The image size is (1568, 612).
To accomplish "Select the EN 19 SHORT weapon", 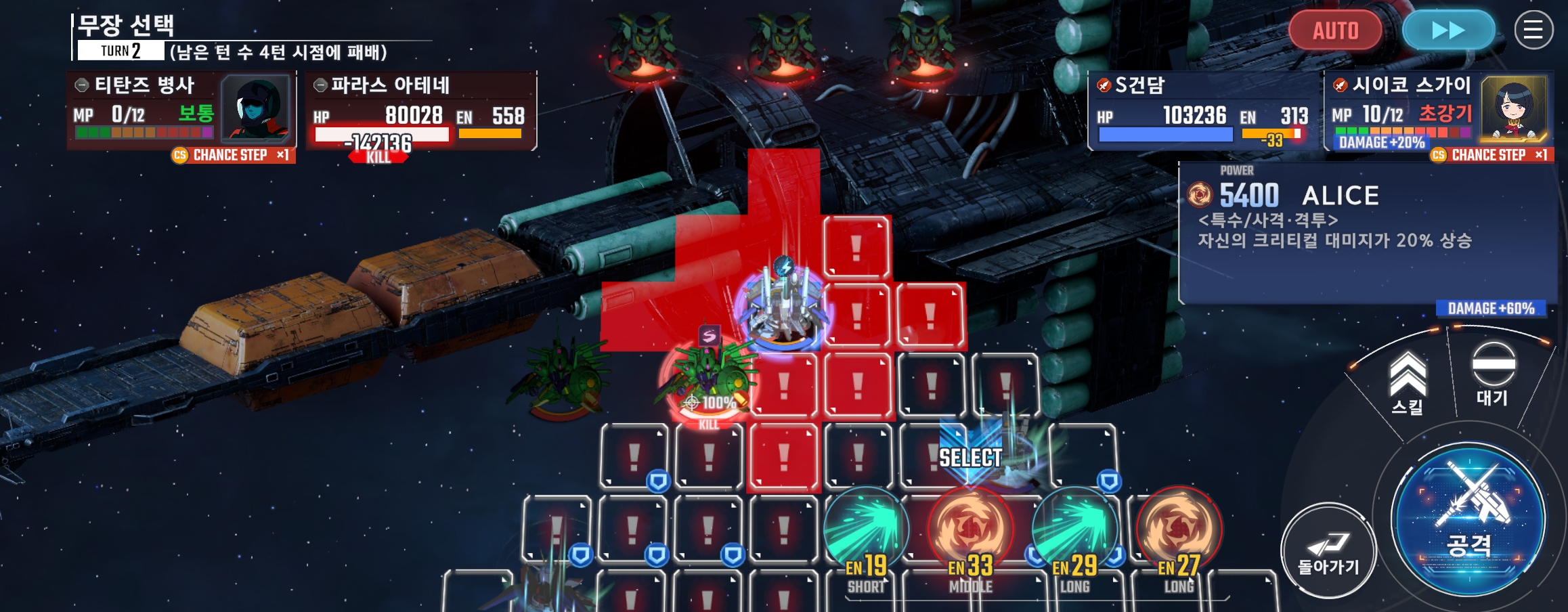I will pos(866,531).
